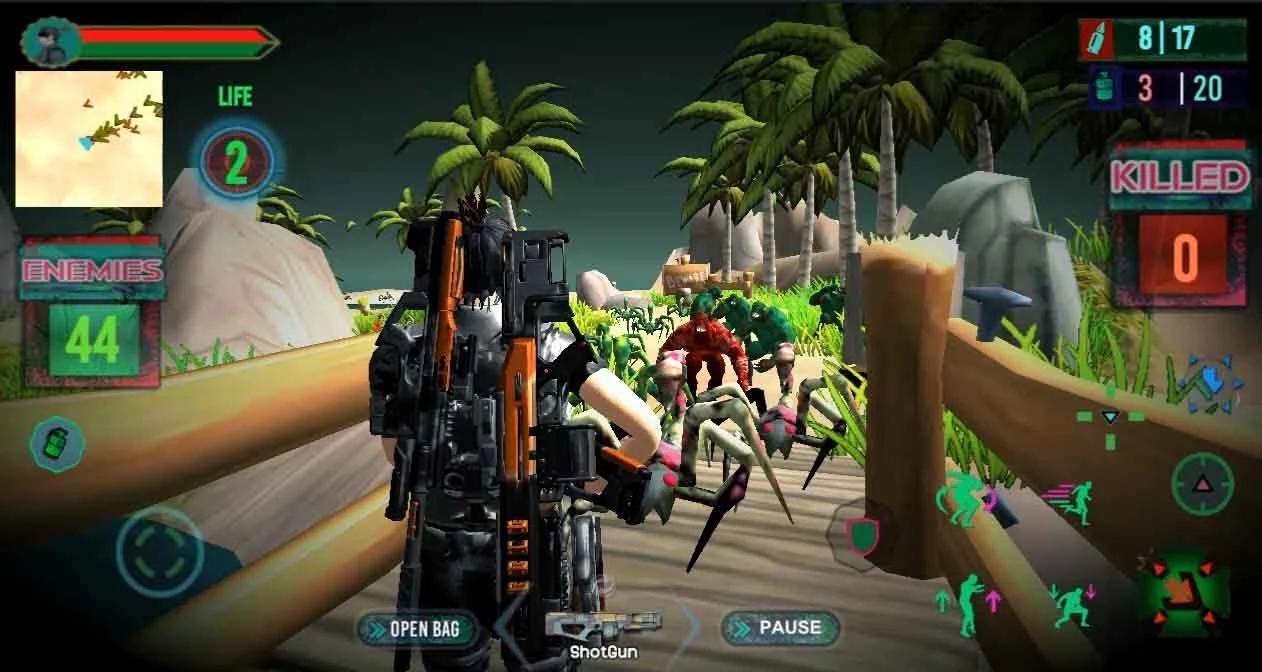Tap the crouch icon with down arrows

(1072, 605)
